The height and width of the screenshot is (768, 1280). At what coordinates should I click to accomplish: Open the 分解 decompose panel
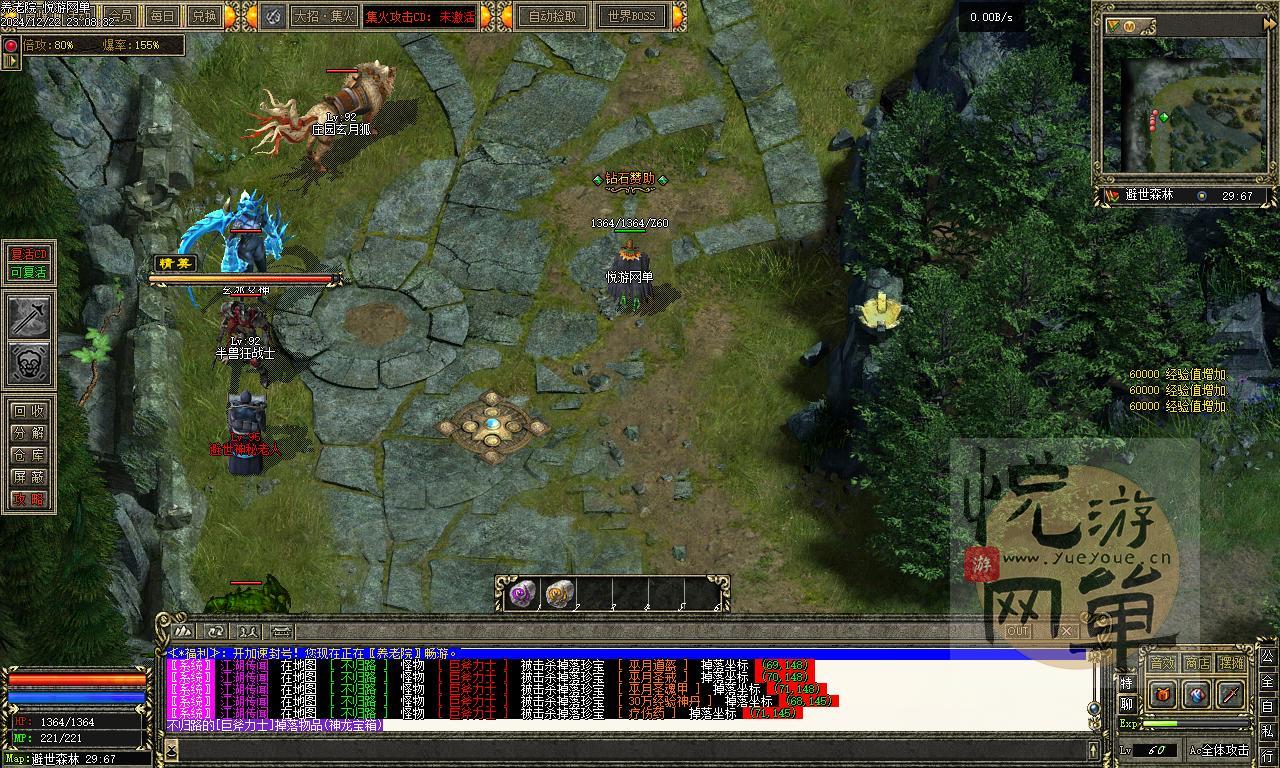point(29,433)
